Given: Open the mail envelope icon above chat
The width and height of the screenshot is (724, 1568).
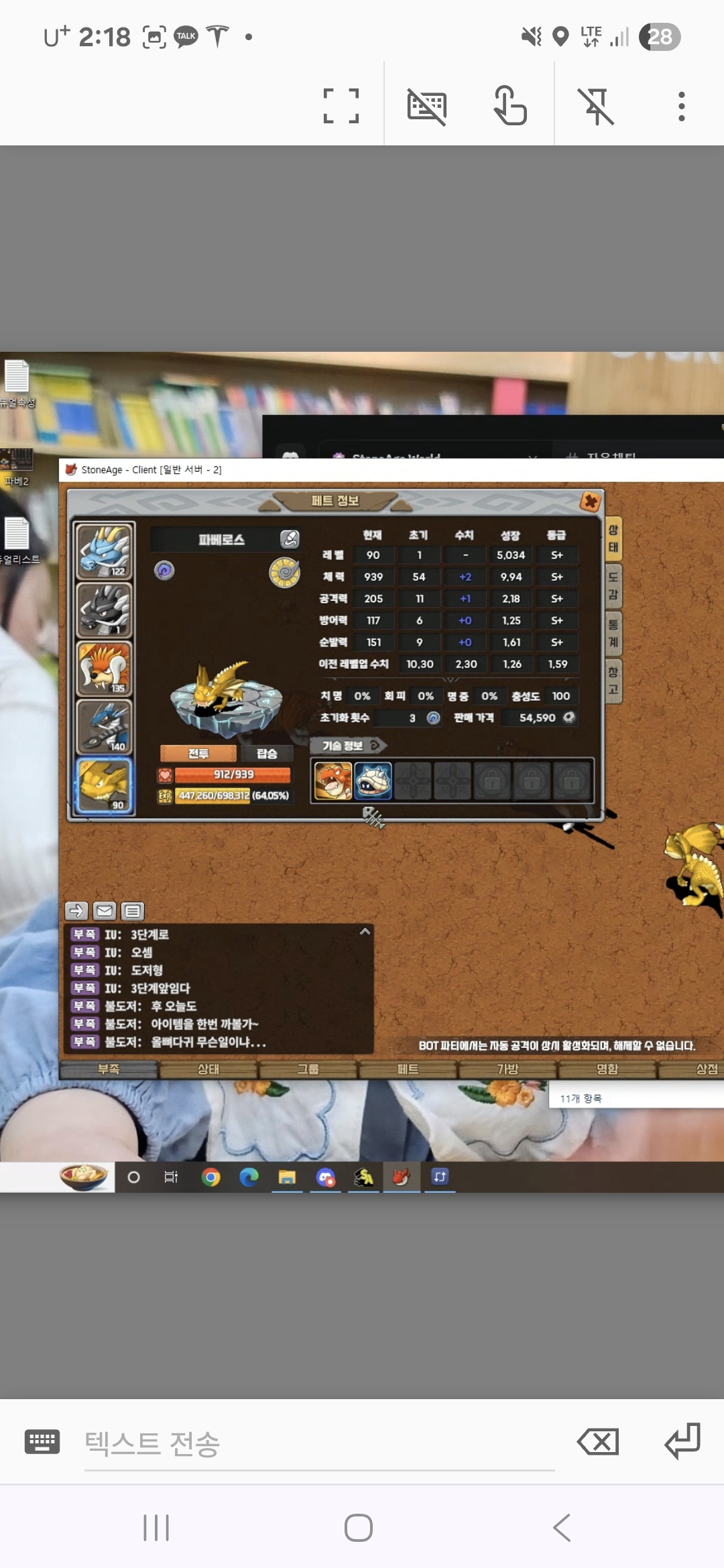Looking at the screenshot, I should [105, 911].
